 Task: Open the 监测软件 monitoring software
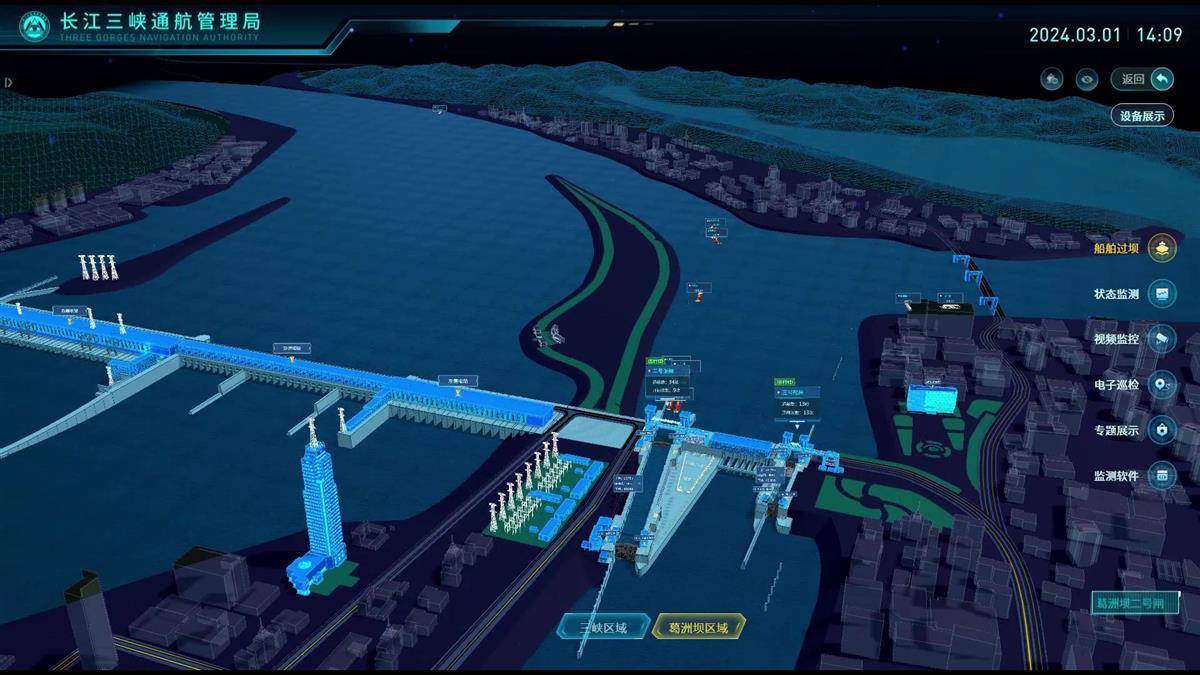coord(1160,476)
